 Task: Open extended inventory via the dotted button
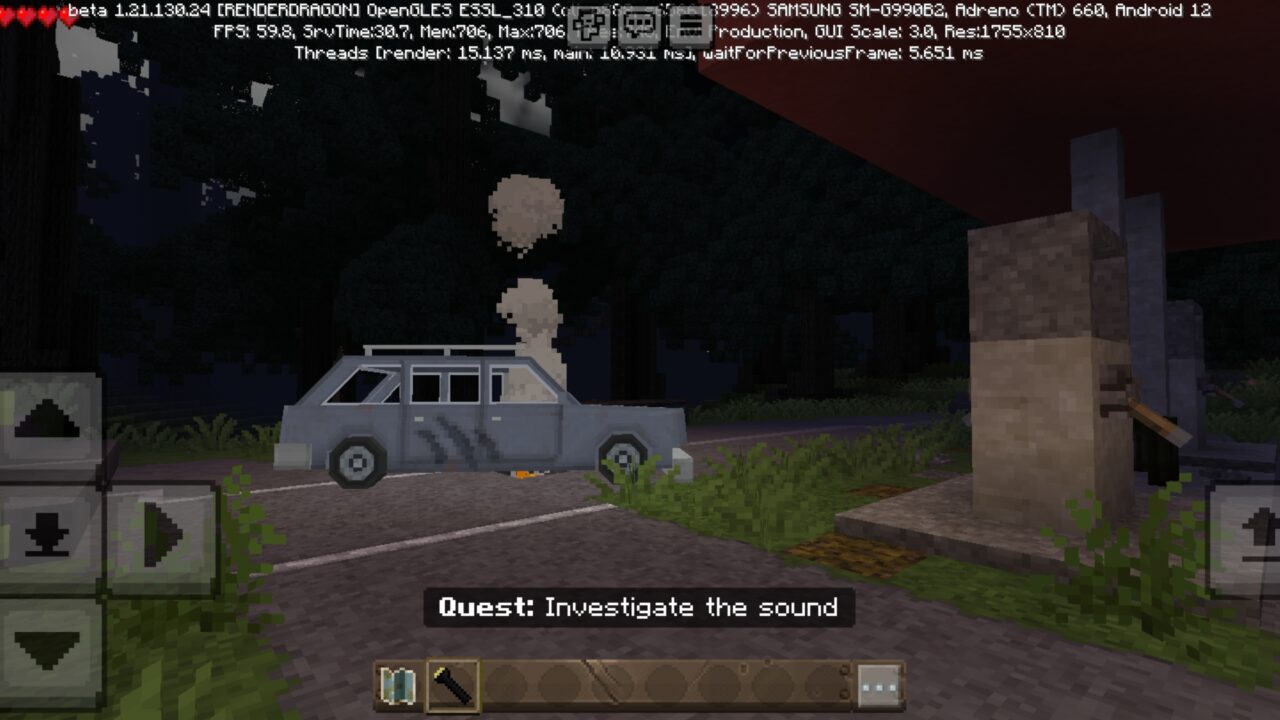click(x=877, y=686)
